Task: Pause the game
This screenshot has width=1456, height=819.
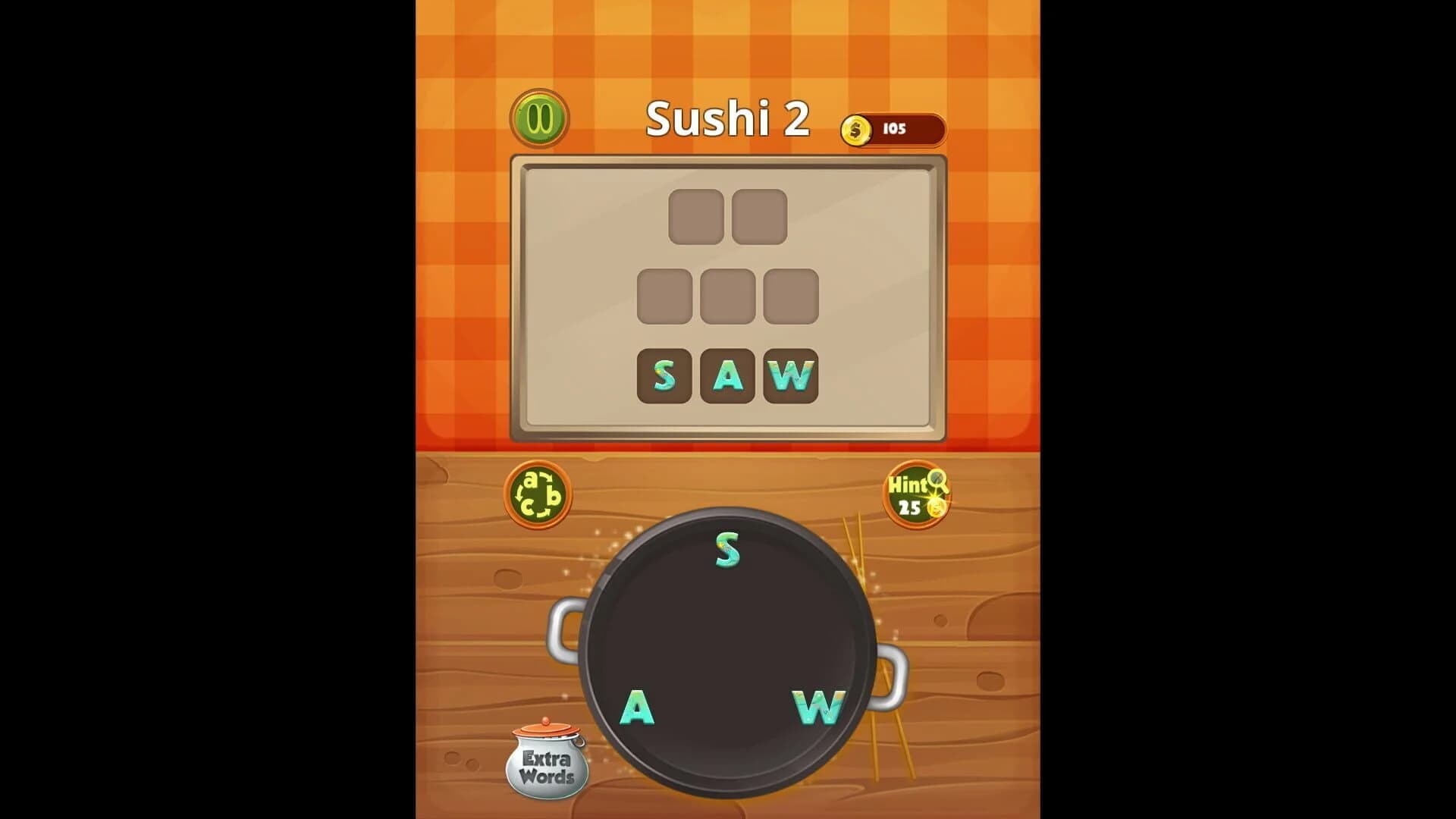Action: click(539, 118)
